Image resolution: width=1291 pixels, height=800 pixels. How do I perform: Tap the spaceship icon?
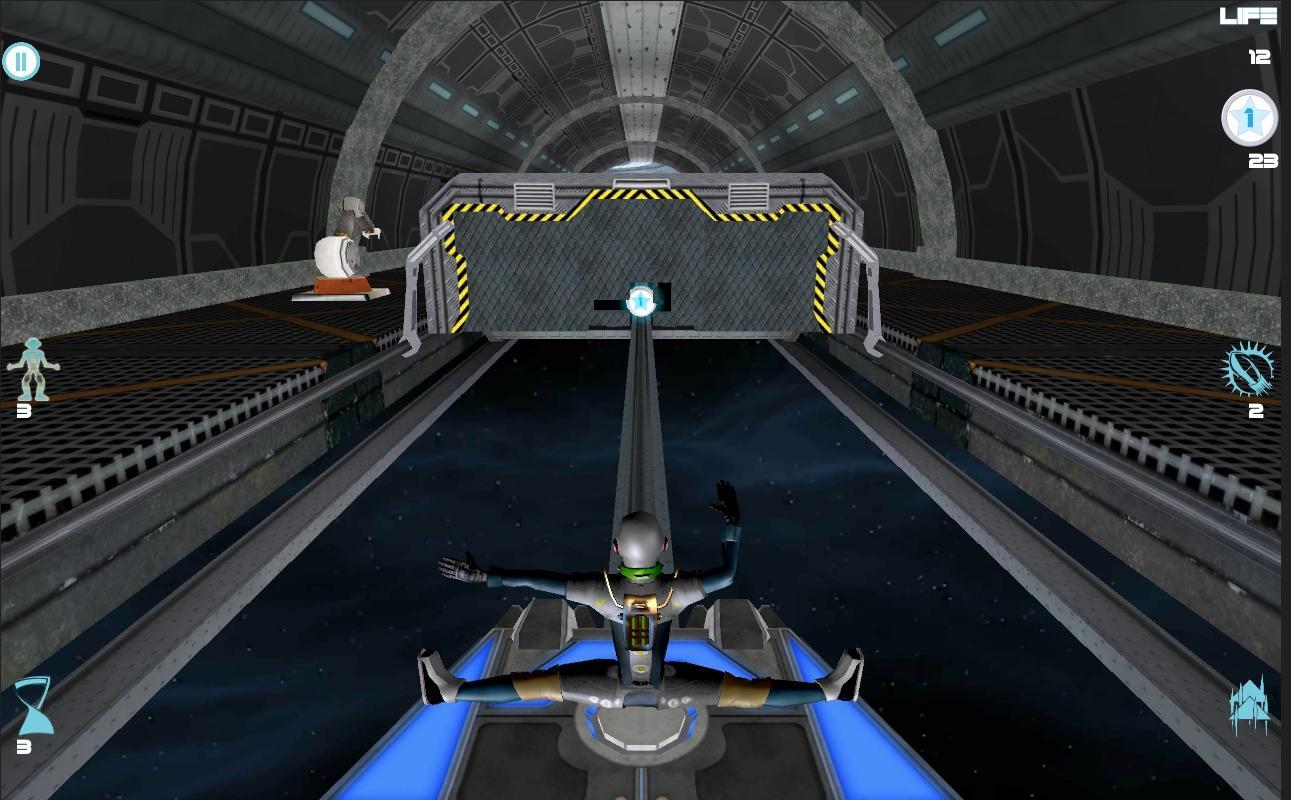click(x=1249, y=705)
